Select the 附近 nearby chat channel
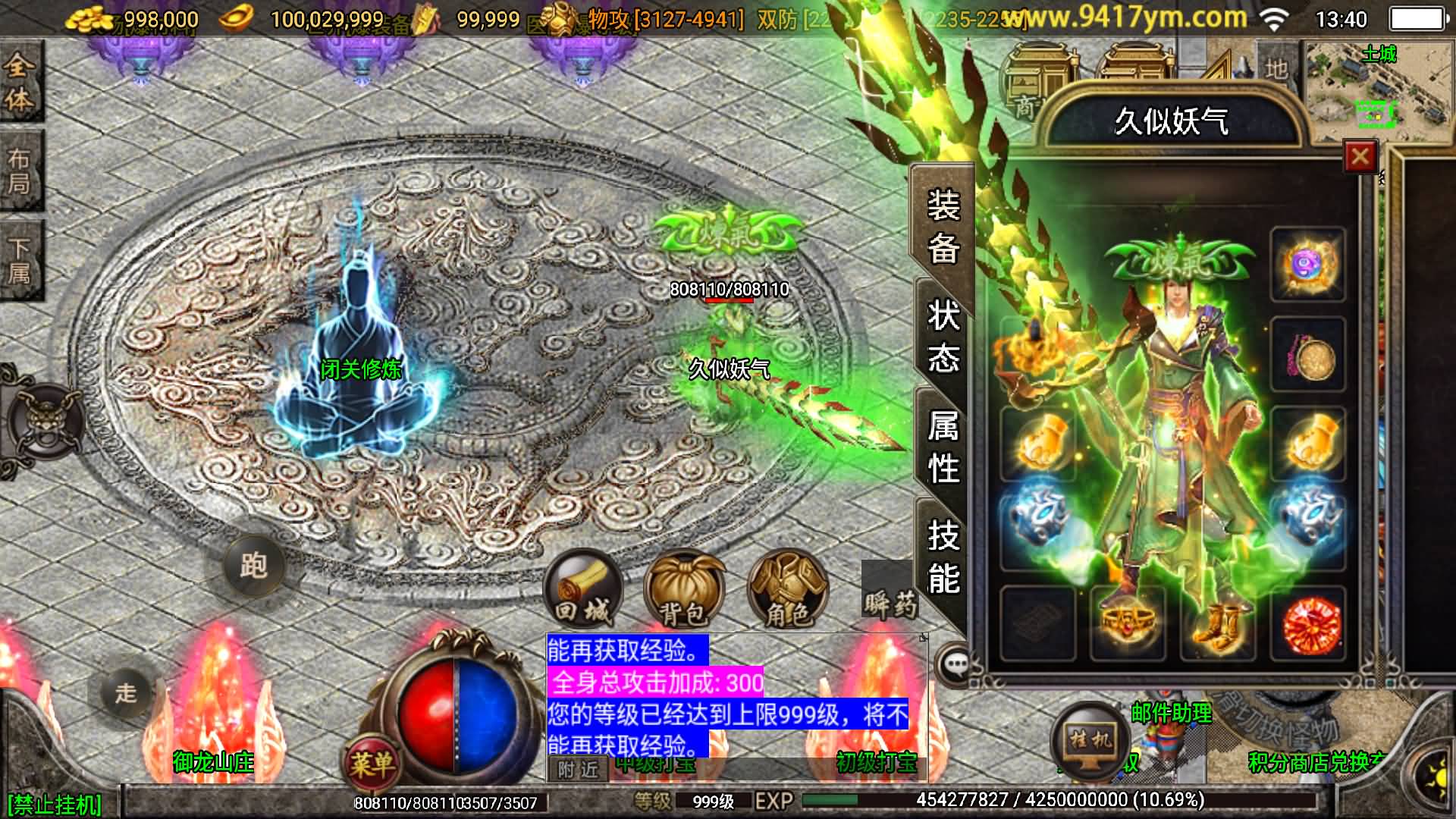The image size is (1456, 819). [578, 770]
